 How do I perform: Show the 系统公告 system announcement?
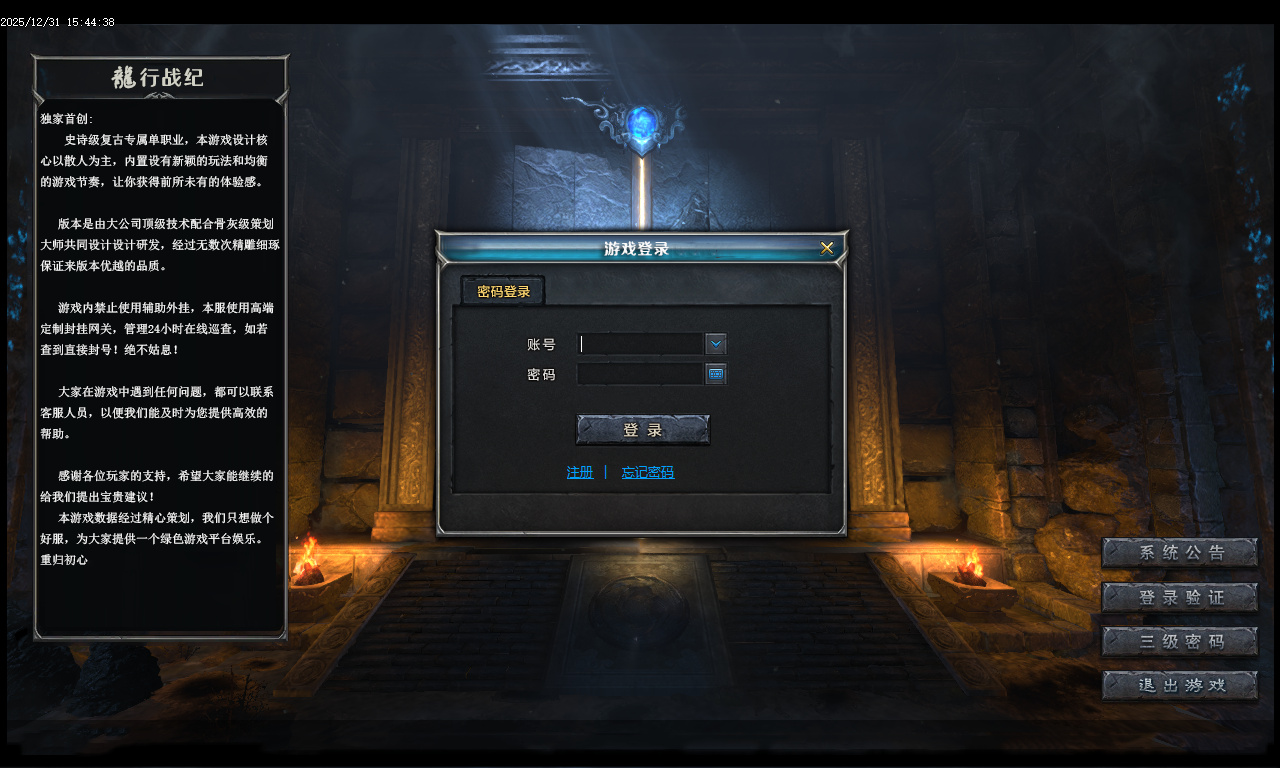pyautogui.click(x=1180, y=553)
